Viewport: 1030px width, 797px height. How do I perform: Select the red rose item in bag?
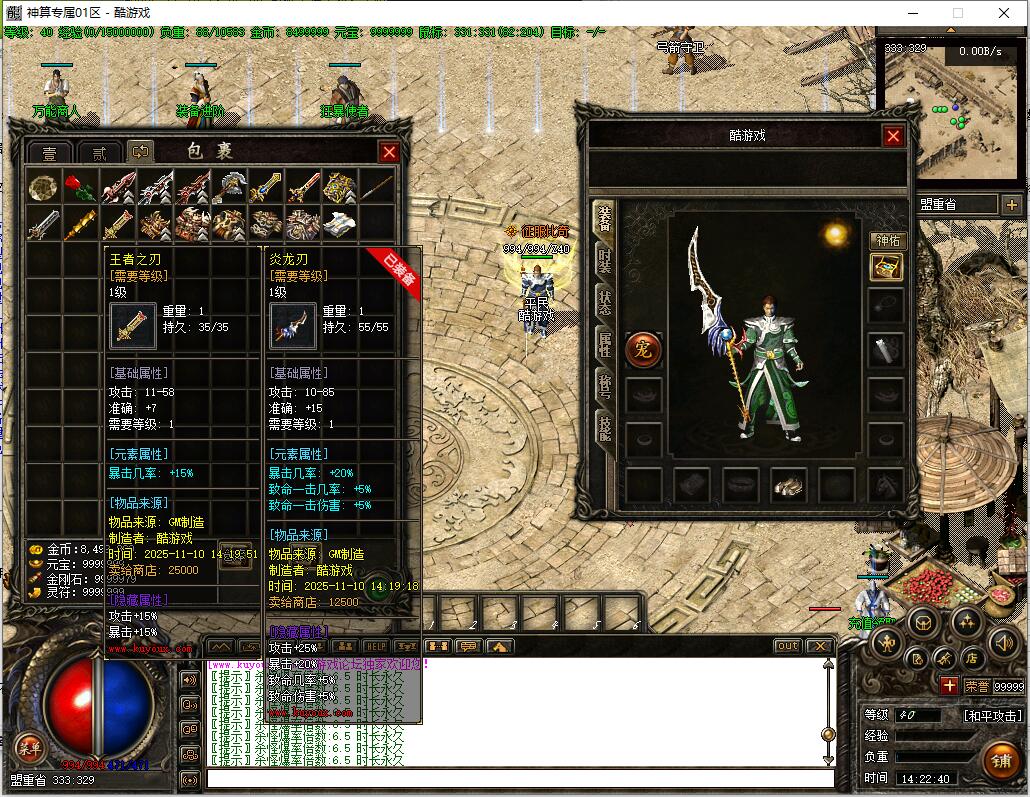point(80,187)
